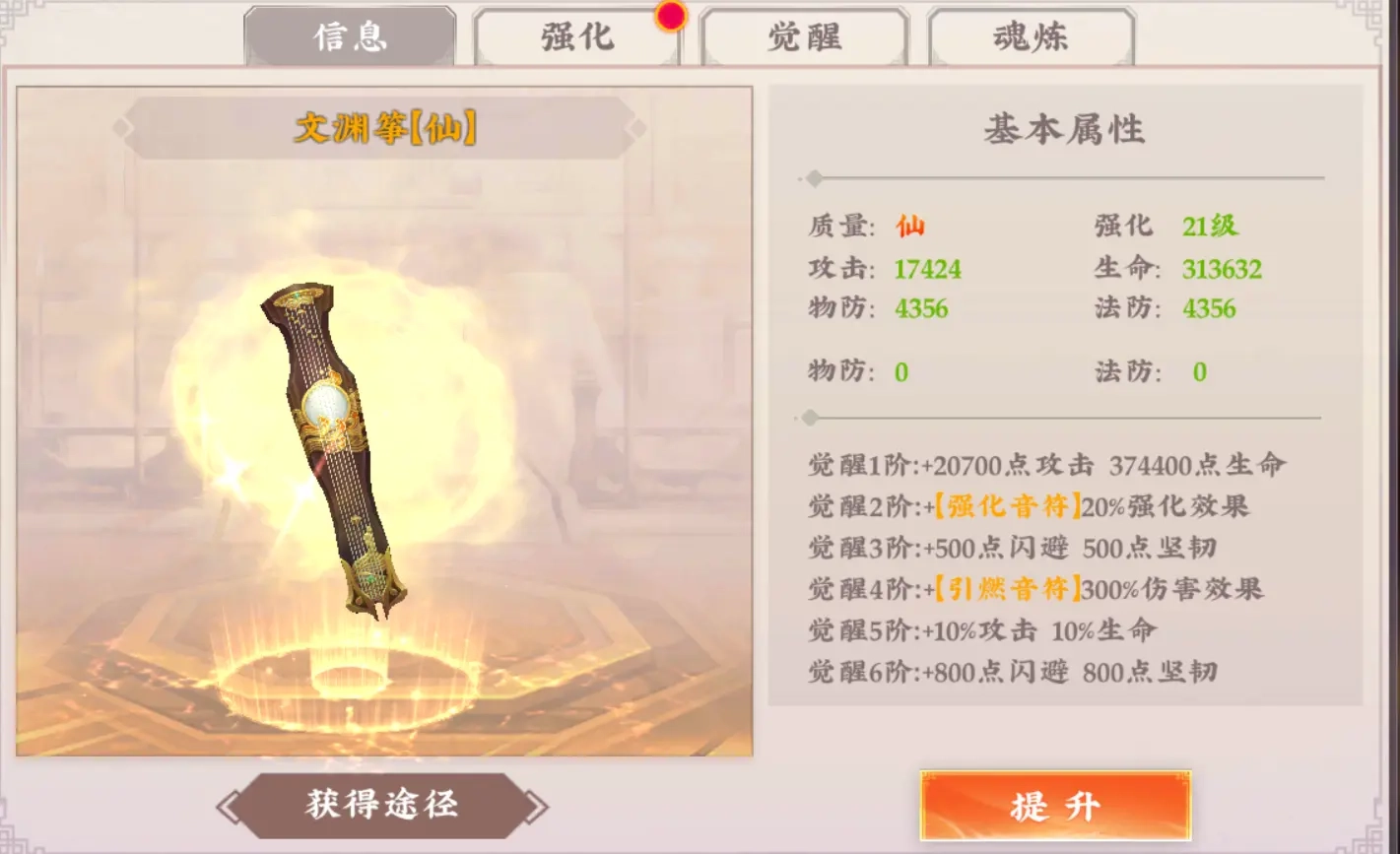
Task: Click the 强化 21级 level indicator
Action: (1212, 226)
